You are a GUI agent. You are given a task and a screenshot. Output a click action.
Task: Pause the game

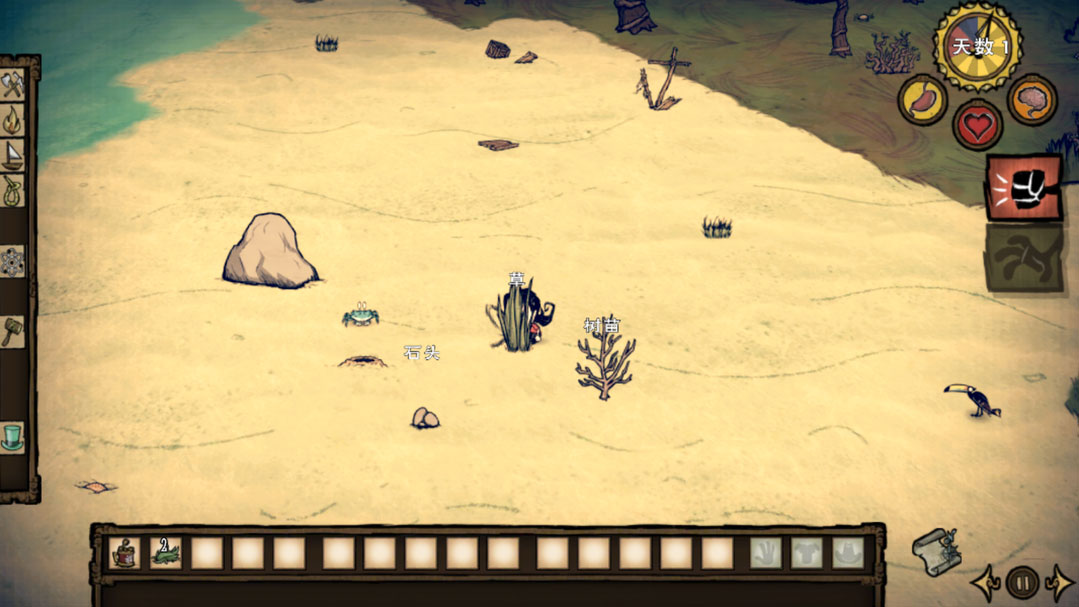click(1022, 581)
